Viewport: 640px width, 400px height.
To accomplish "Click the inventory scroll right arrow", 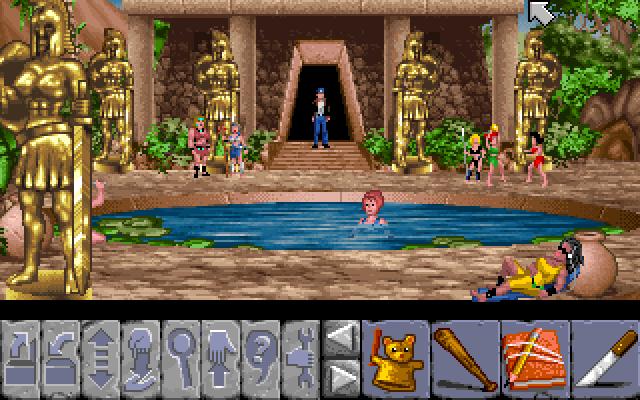I will point(342,378).
